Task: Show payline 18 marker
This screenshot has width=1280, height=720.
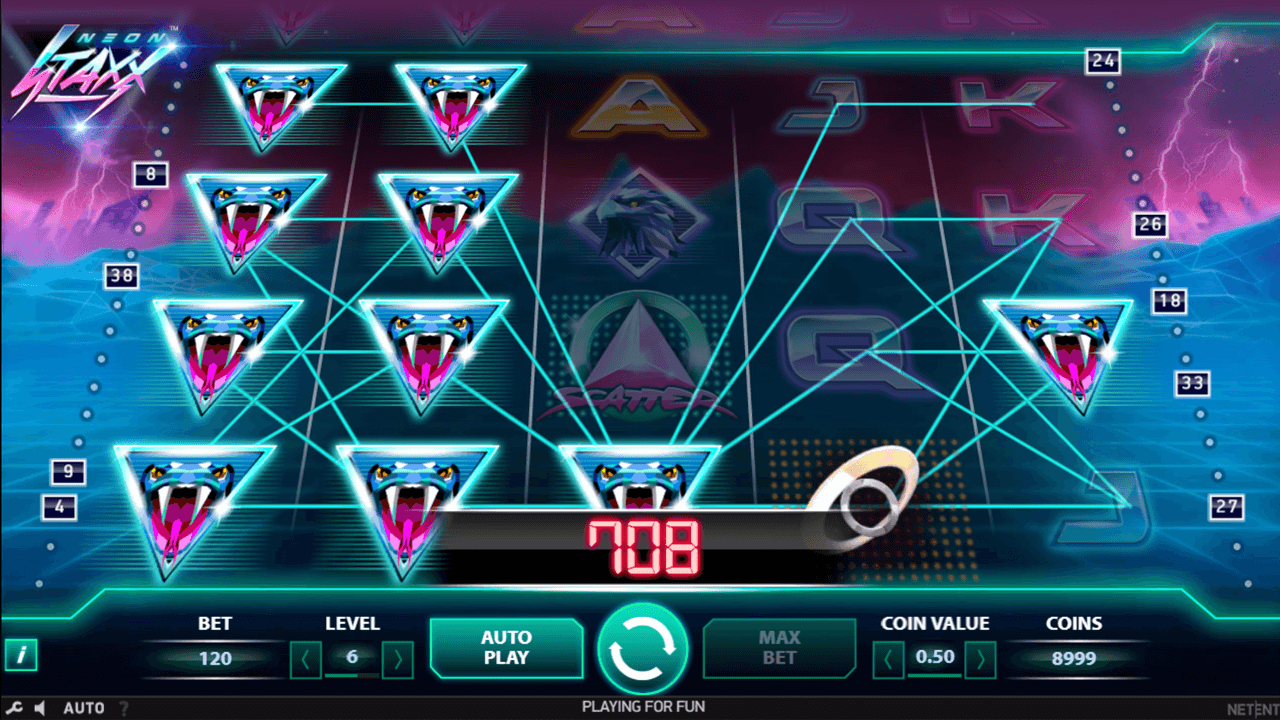Action: 1168,301
